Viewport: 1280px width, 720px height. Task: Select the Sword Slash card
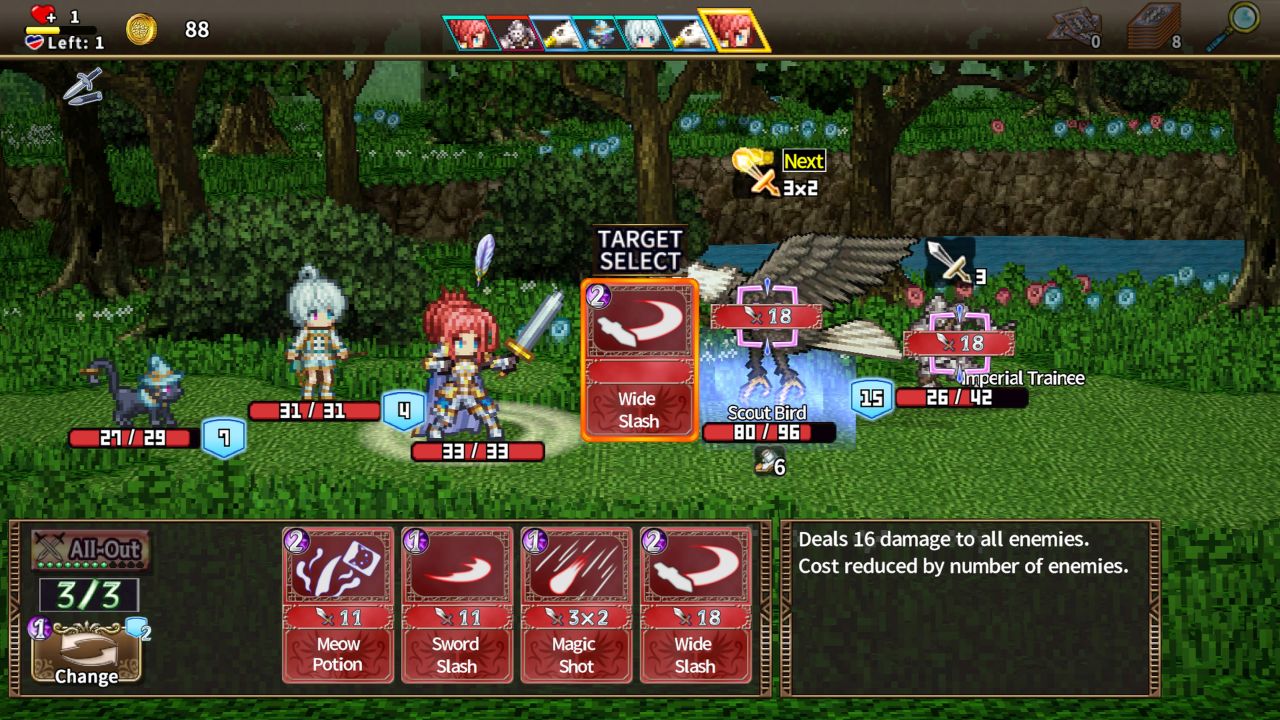(457, 600)
